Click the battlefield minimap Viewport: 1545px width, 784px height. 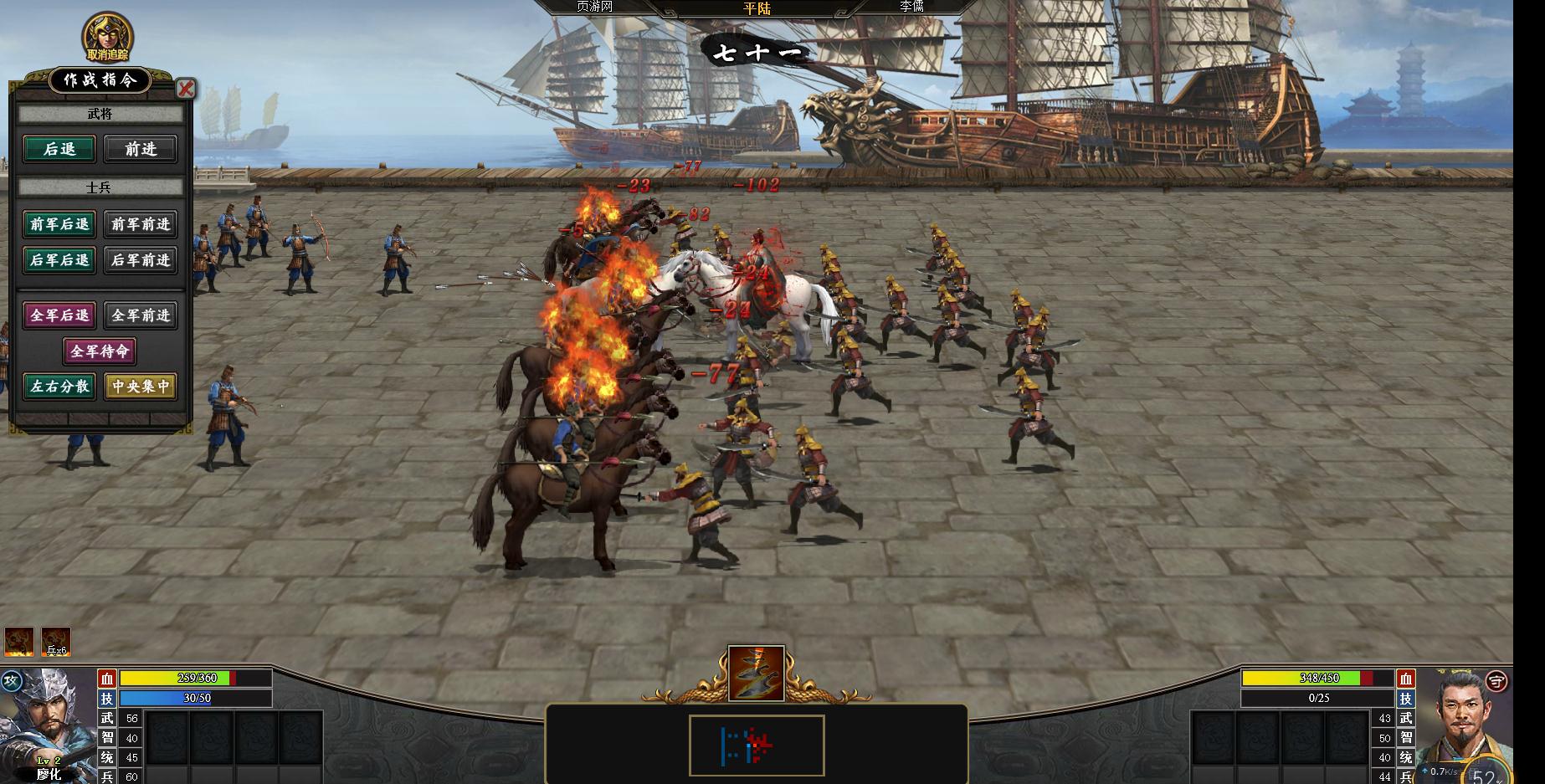[x=757, y=745]
